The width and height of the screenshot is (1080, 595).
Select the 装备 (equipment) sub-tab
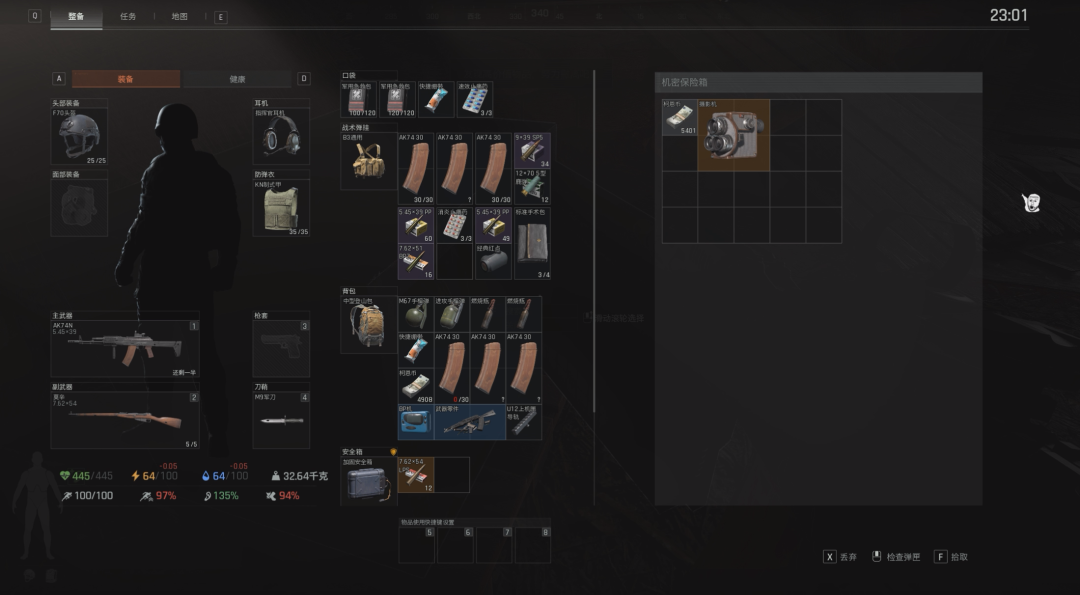125,79
